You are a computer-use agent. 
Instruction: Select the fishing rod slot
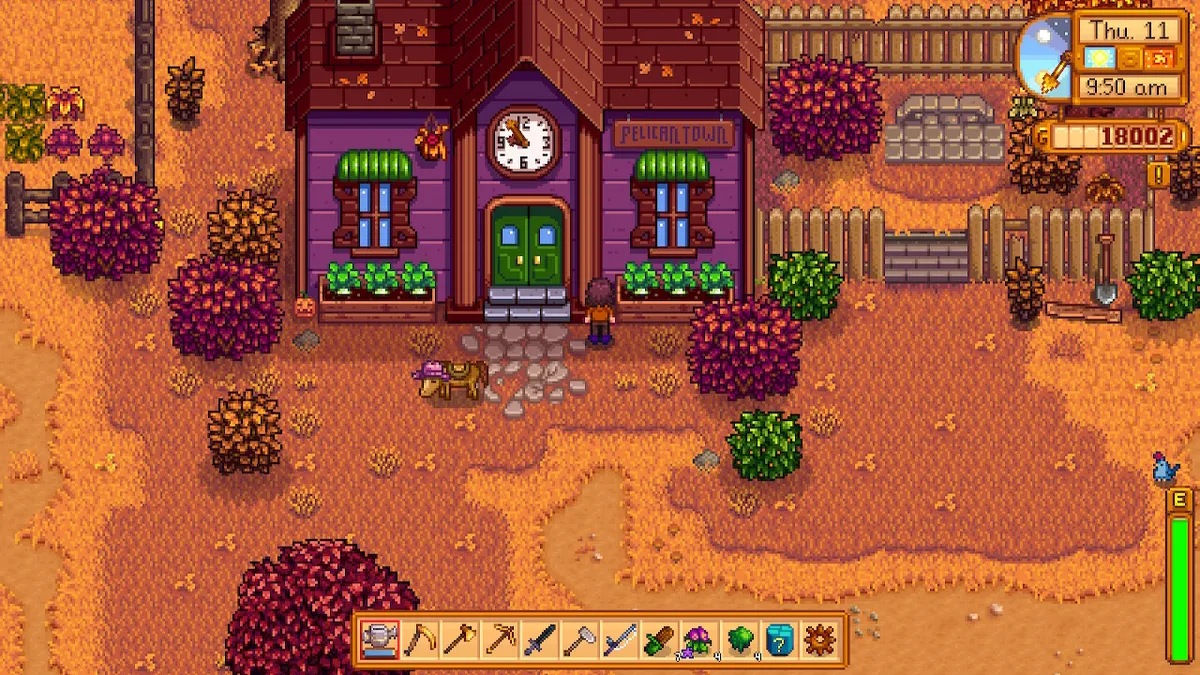pos(619,638)
